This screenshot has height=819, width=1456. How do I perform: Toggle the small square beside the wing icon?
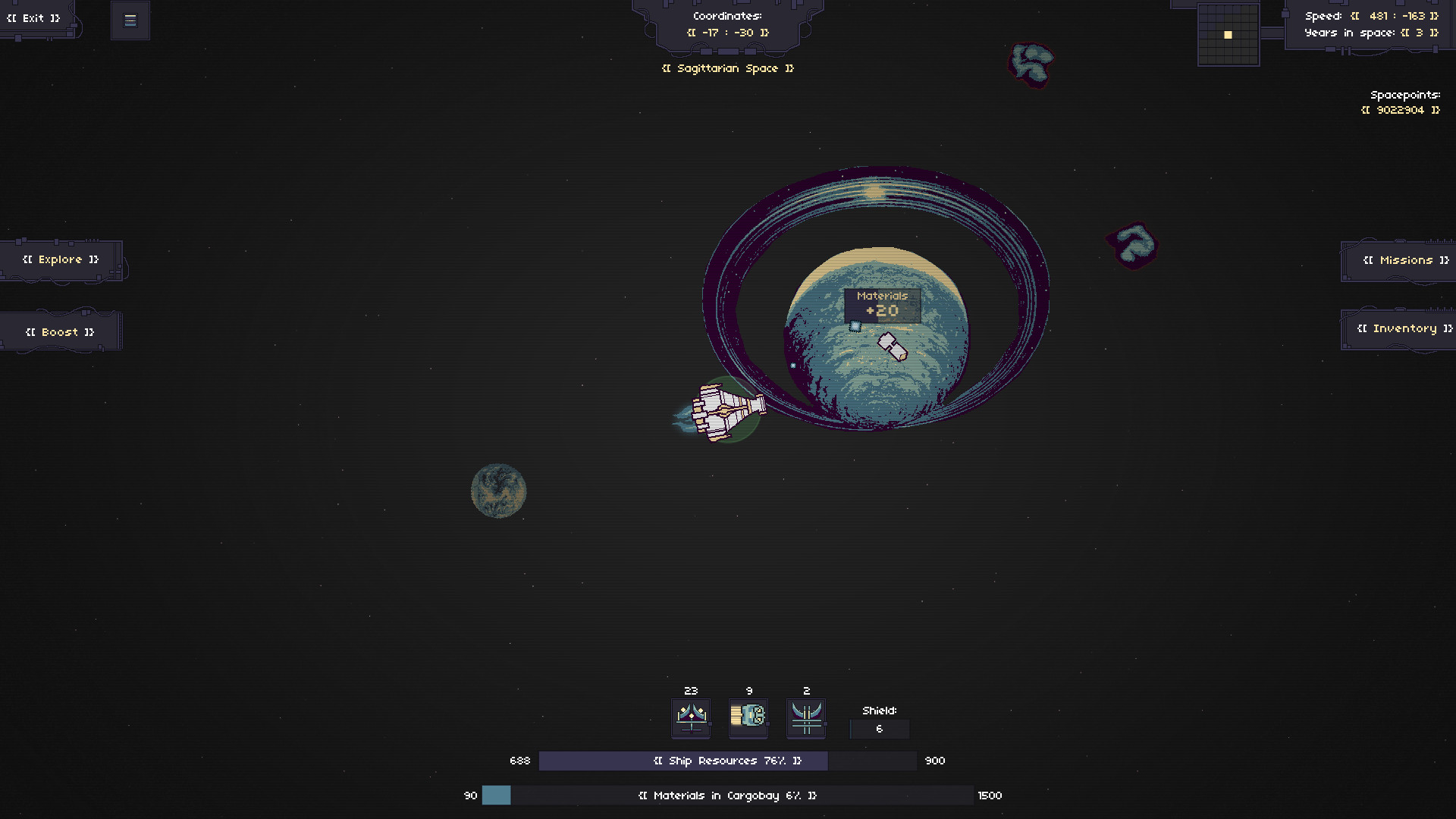coord(710,723)
